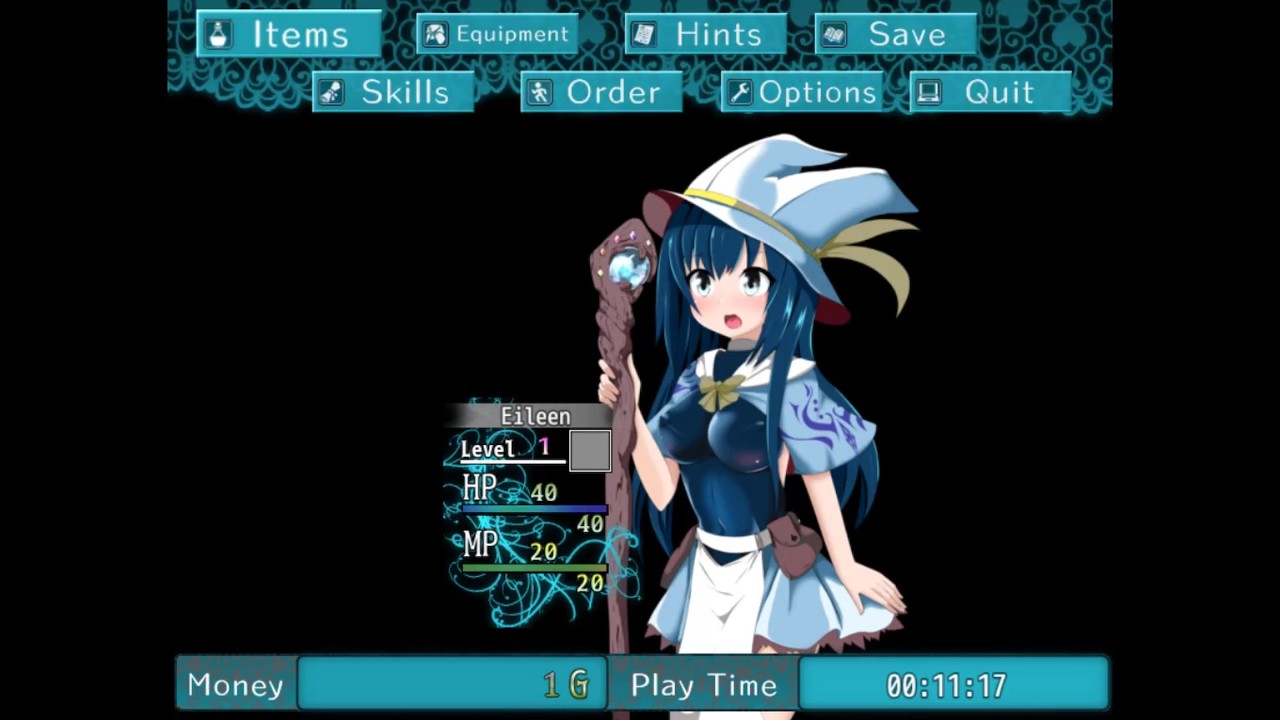Image resolution: width=1280 pixels, height=720 pixels.
Task: Open the Options menu
Action: click(x=803, y=92)
